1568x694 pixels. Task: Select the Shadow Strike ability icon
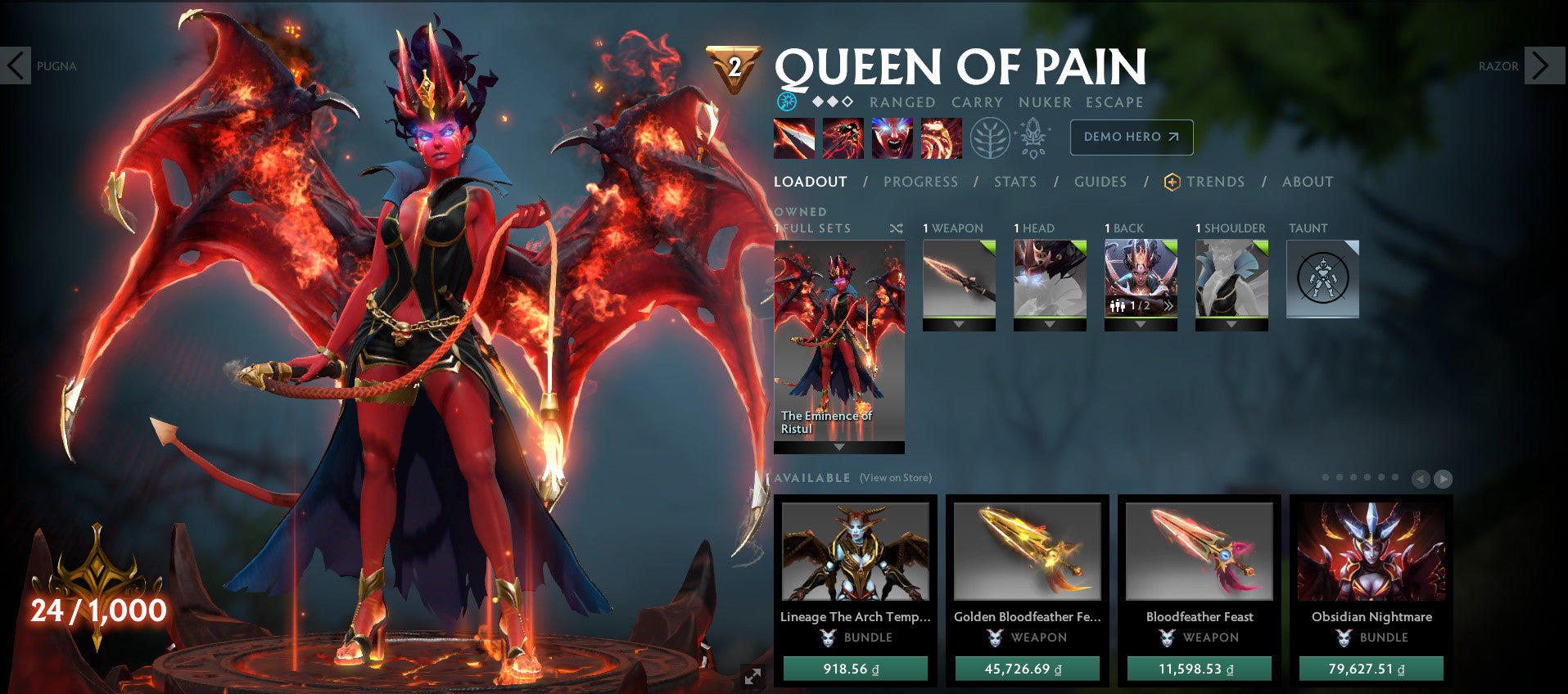[x=792, y=137]
